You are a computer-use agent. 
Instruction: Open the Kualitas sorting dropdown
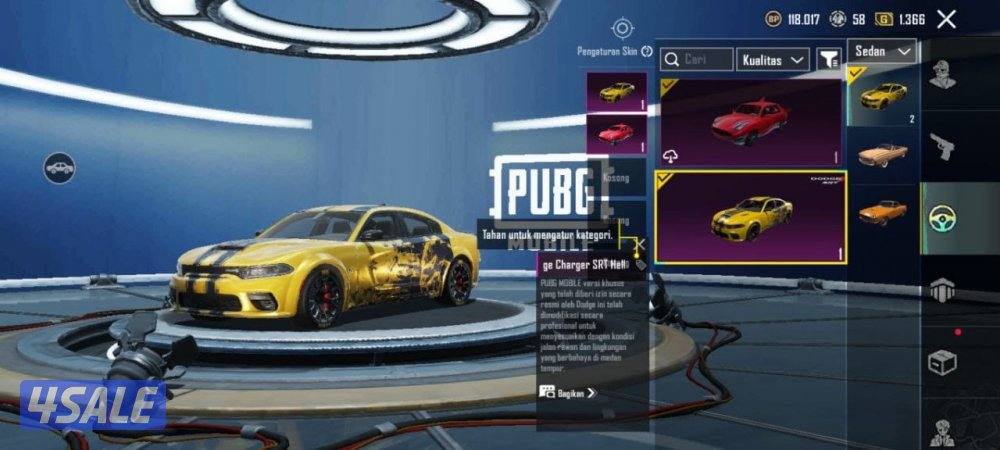(x=773, y=60)
